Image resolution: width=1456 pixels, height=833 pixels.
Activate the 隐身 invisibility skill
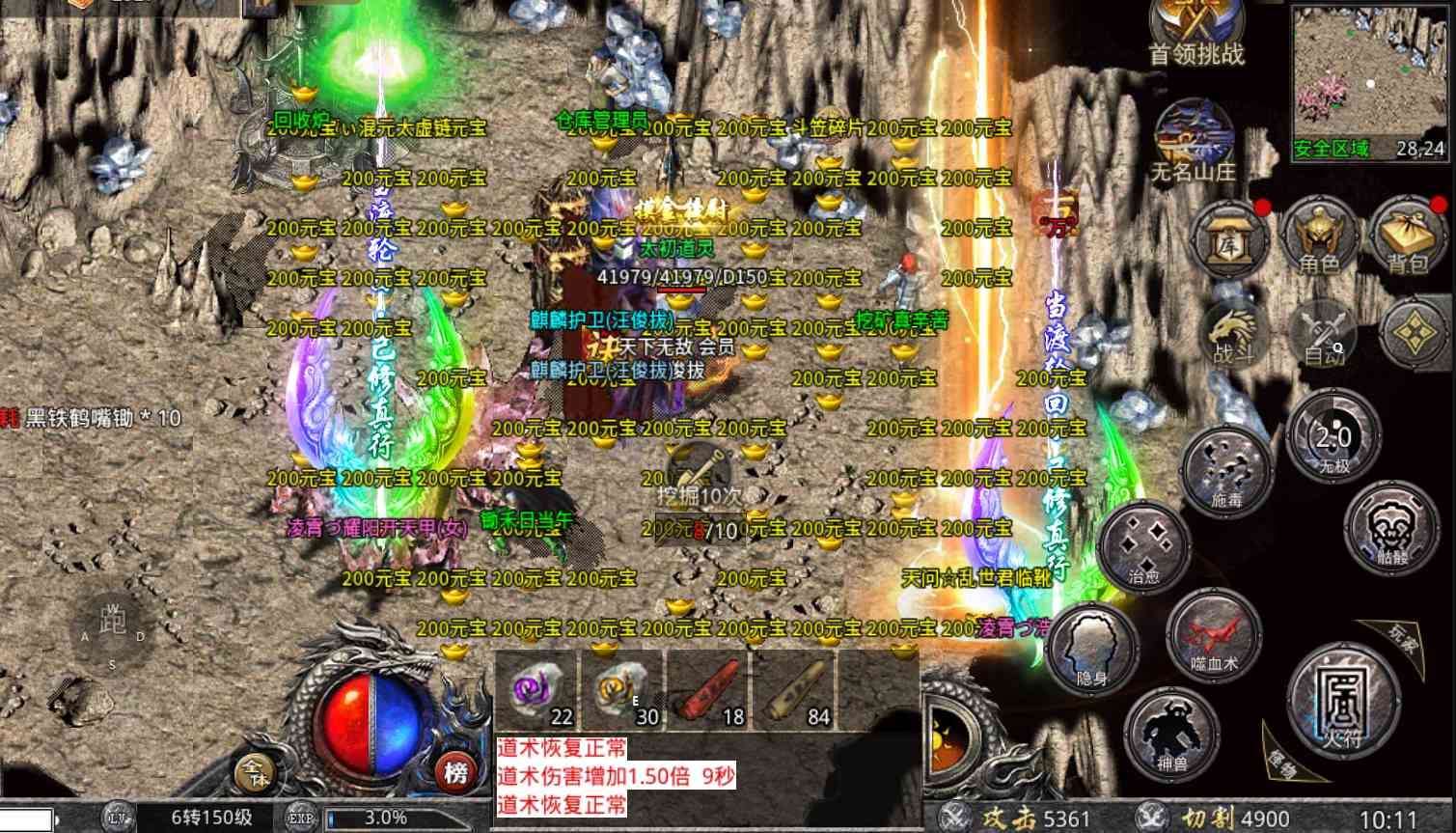[1091, 647]
